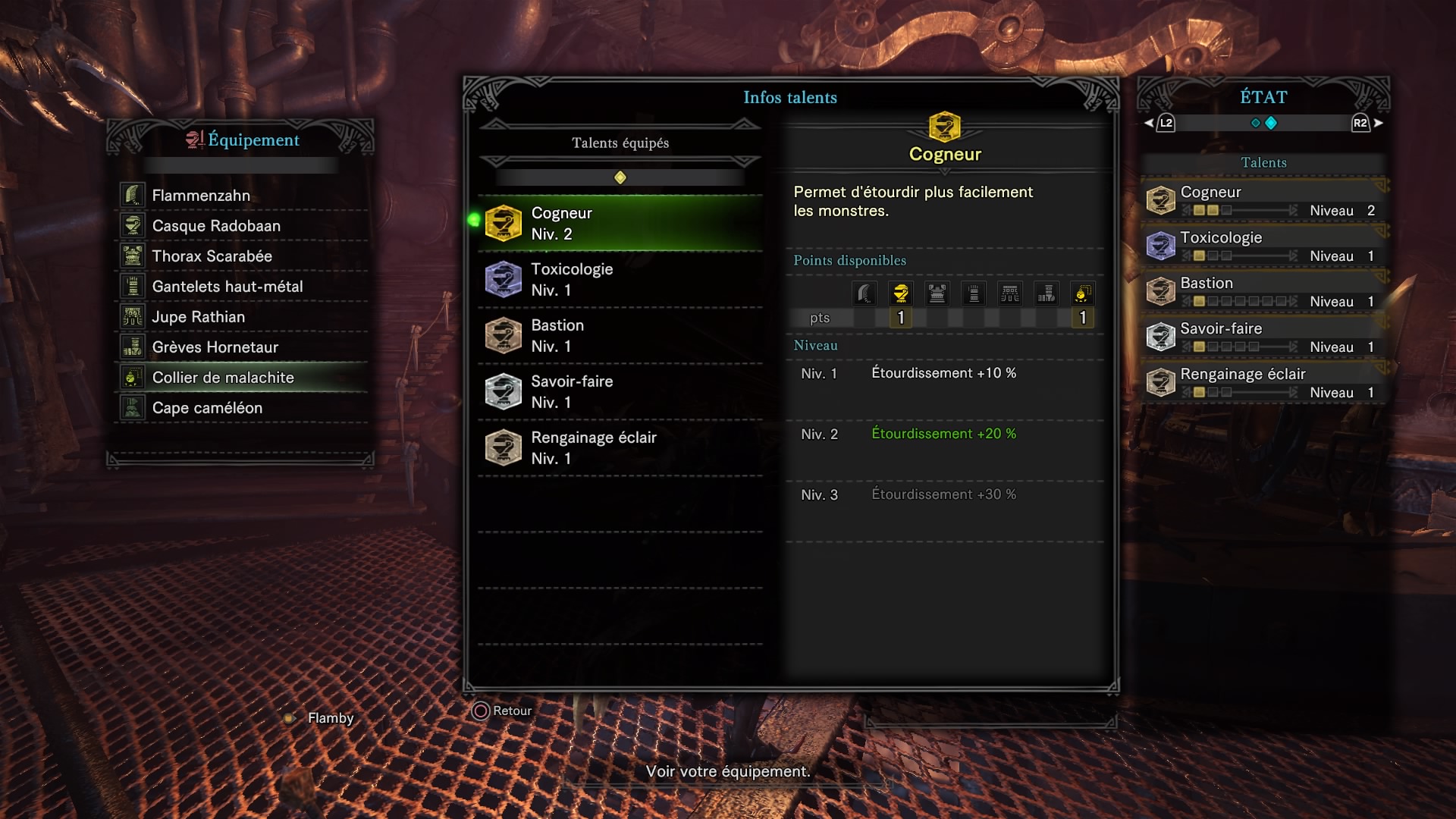Click Bastion in the État talents list
Viewport: 1456px width, 819px height.
1262,292
